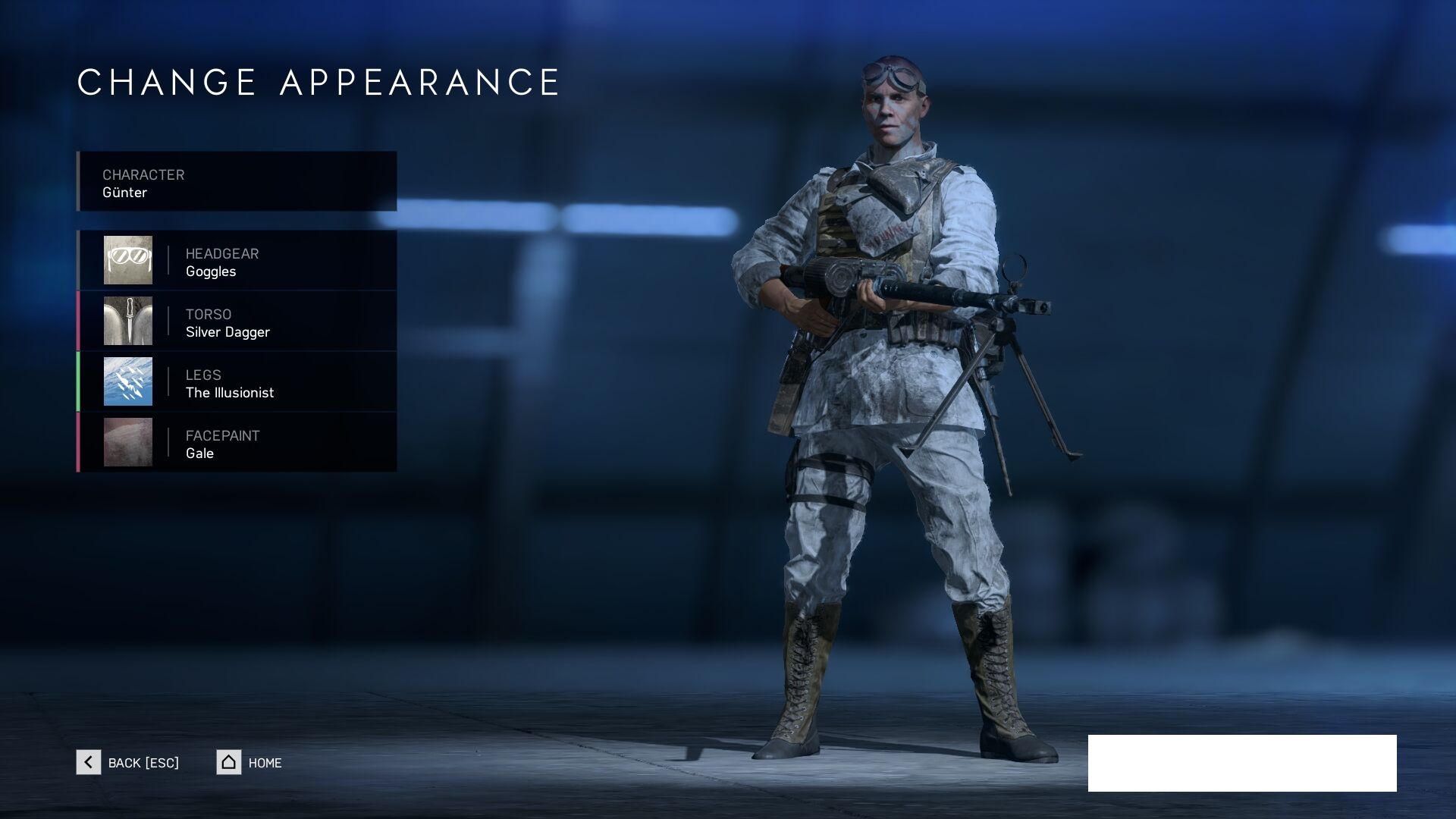Screen dimensions: 1456x819
Task: Go back with the Back button
Action: click(128, 762)
